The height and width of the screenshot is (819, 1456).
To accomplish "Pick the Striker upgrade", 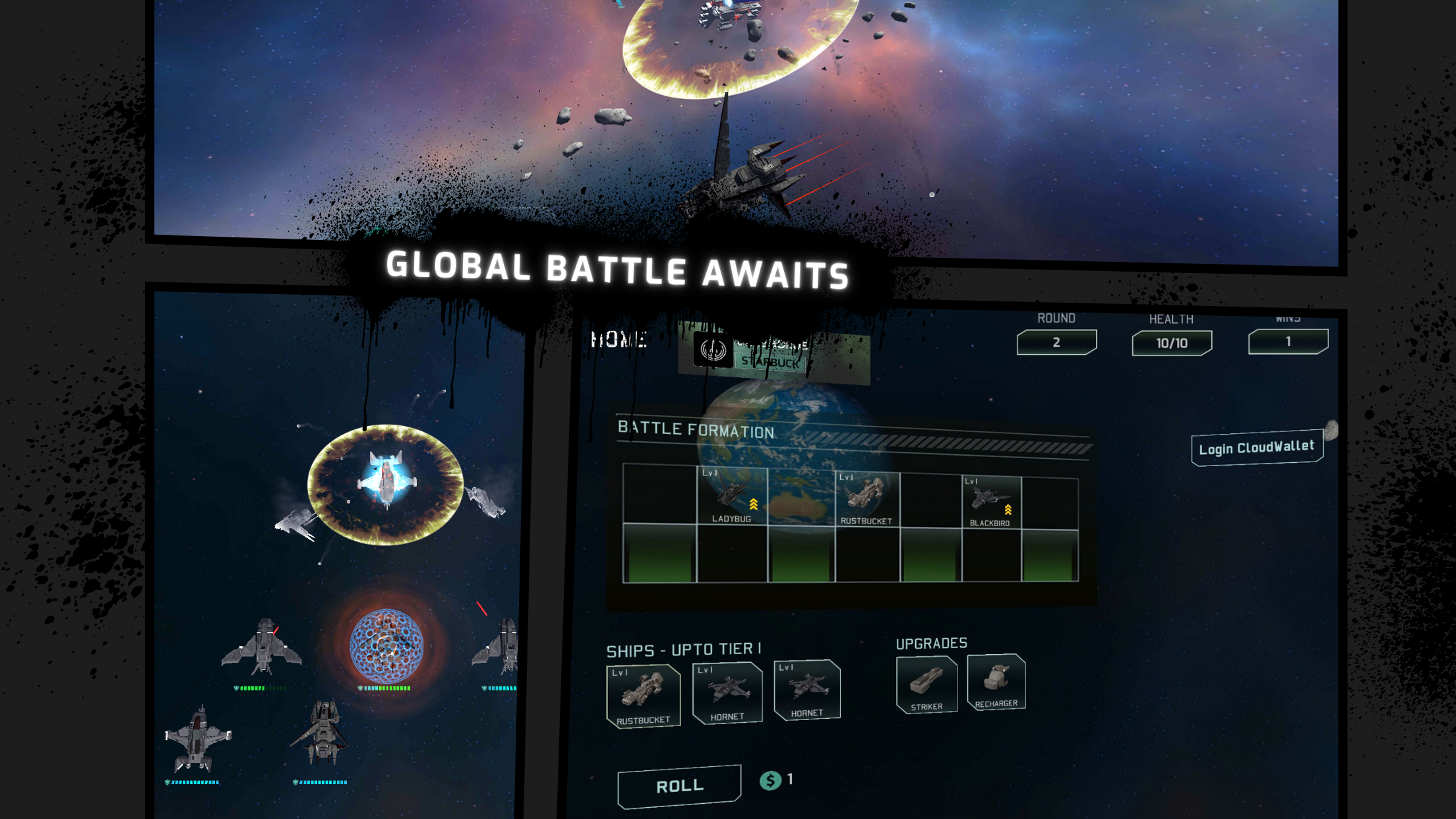I will click(x=926, y=684).
